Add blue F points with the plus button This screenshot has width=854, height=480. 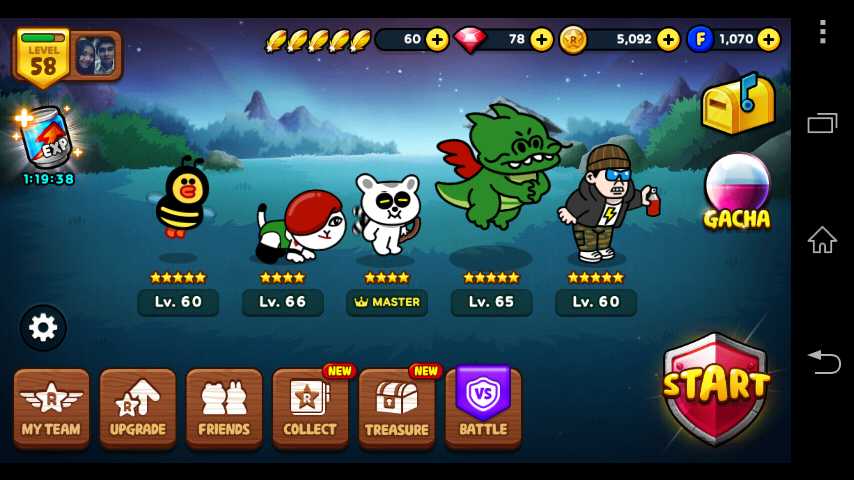pyautogui.click(x=768, y=39)
